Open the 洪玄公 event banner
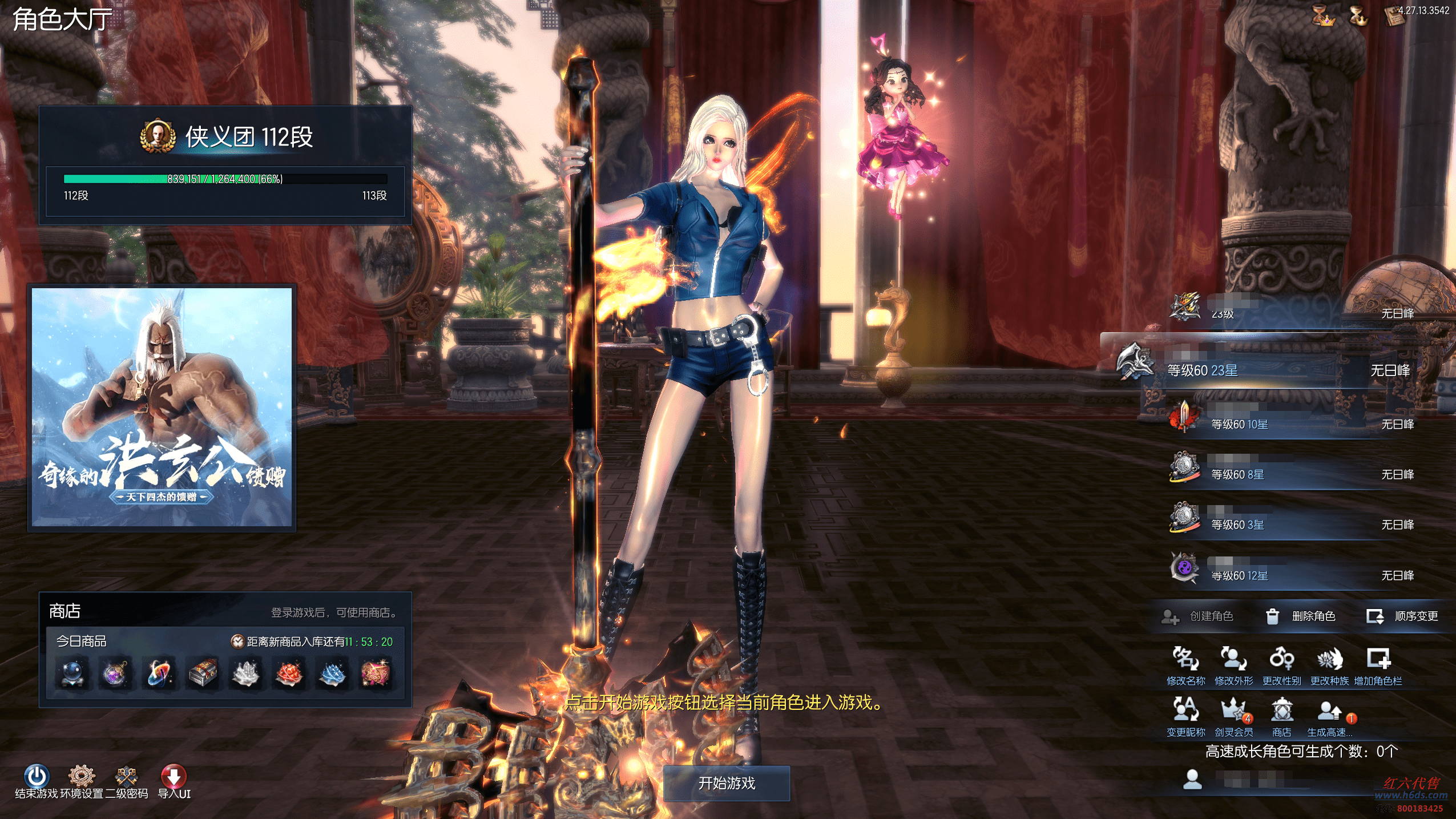 [x=162, y=407]
